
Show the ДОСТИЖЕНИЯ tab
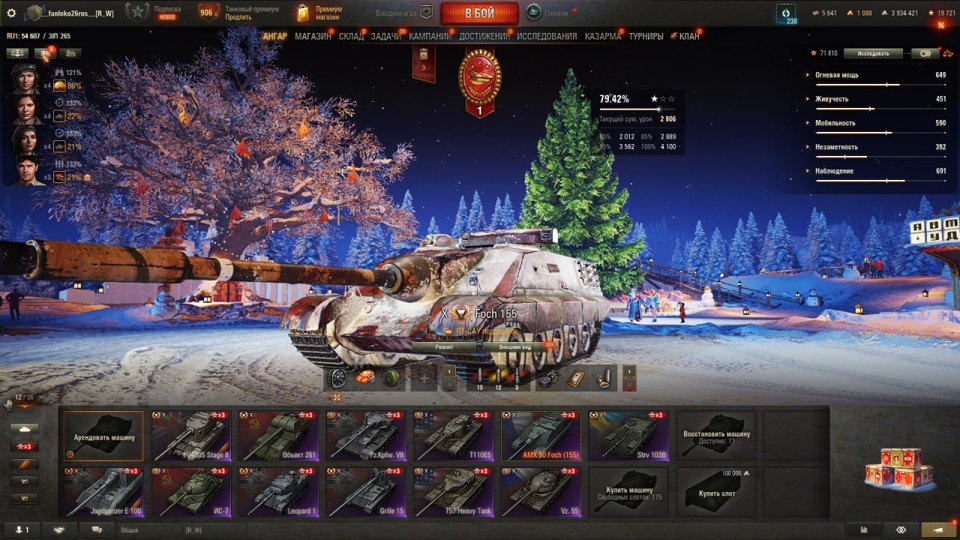click(x=484, y=37)
